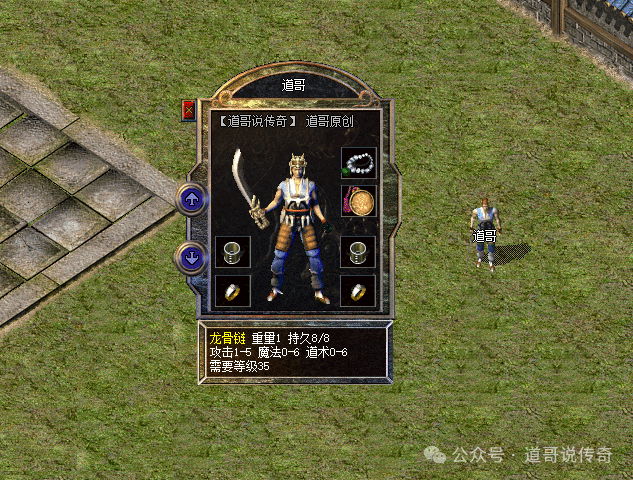Select the gold ring slot under the medal-side bracelet
633x480 pixels.
(x=358, y=291)
